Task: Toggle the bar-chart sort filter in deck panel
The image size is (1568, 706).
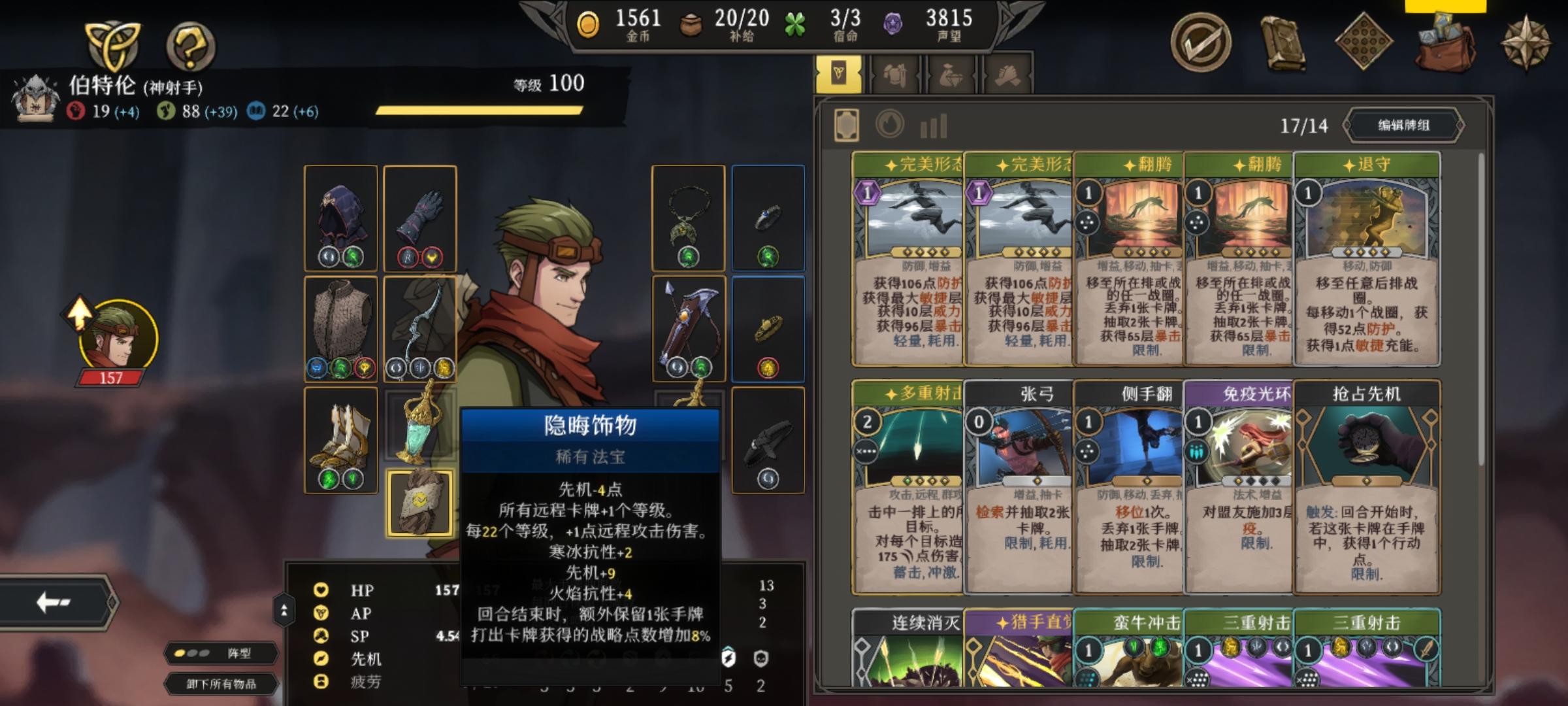Action: (x=933, y=126)
